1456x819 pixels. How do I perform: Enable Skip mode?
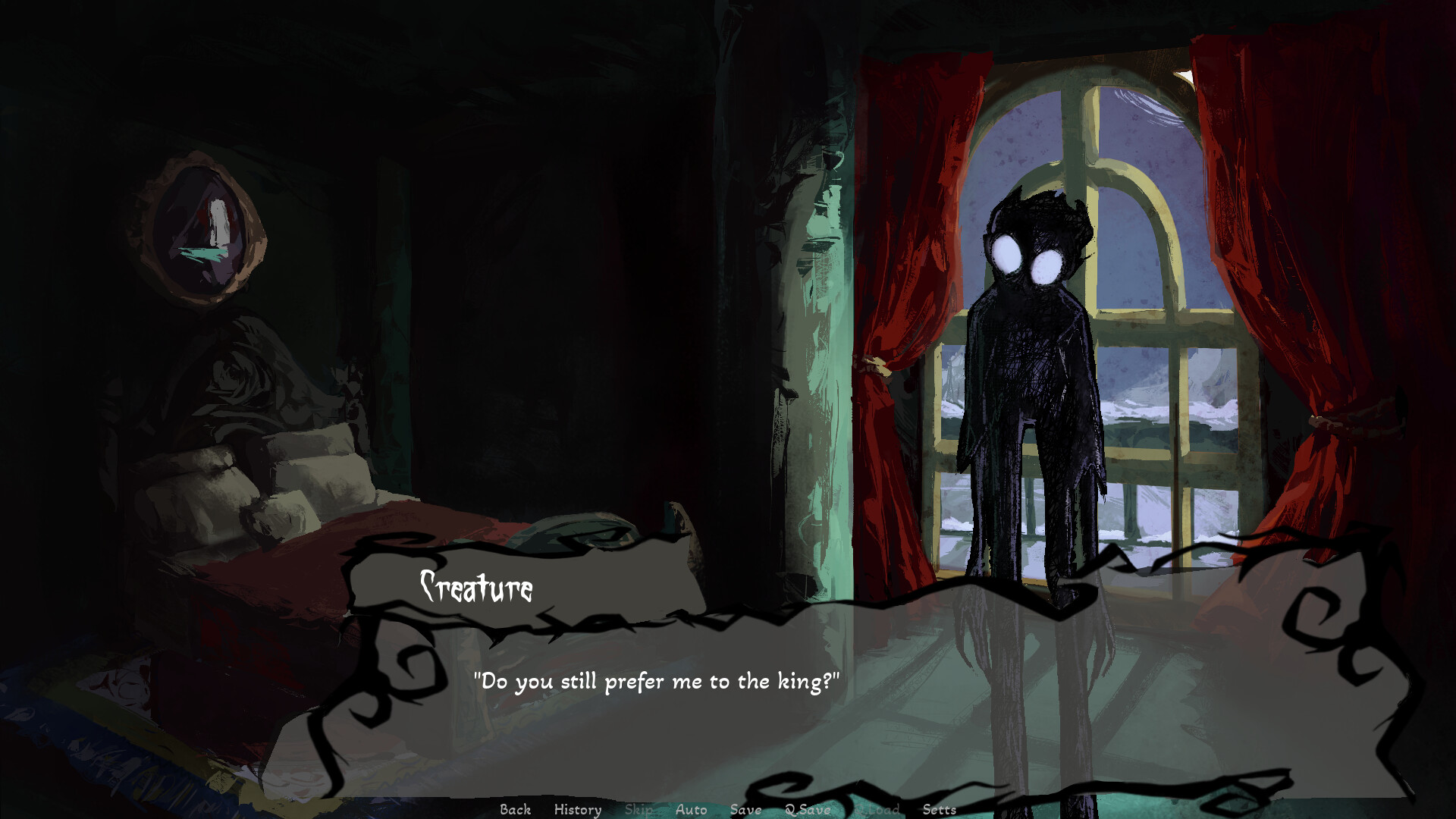point(639,810)
